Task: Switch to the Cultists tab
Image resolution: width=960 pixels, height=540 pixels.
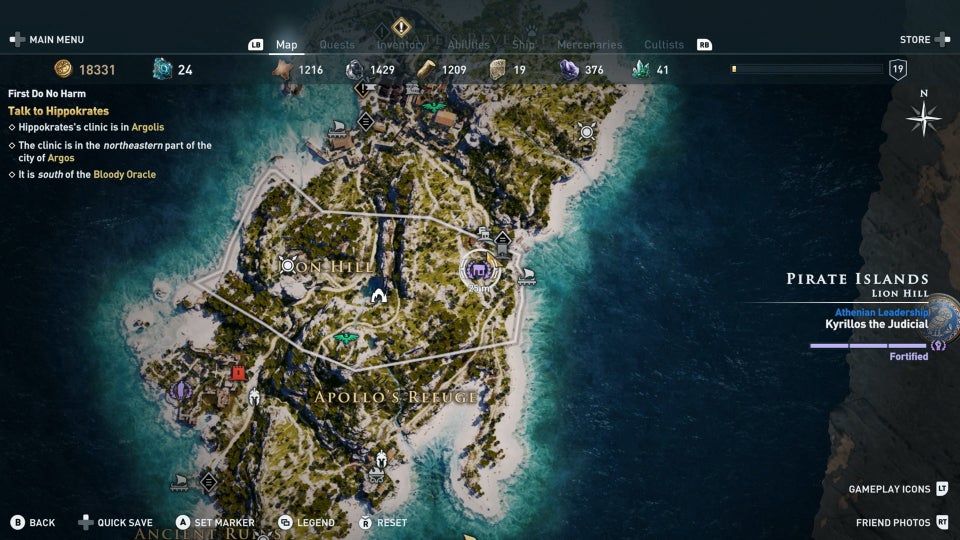Action: point(664,45)
